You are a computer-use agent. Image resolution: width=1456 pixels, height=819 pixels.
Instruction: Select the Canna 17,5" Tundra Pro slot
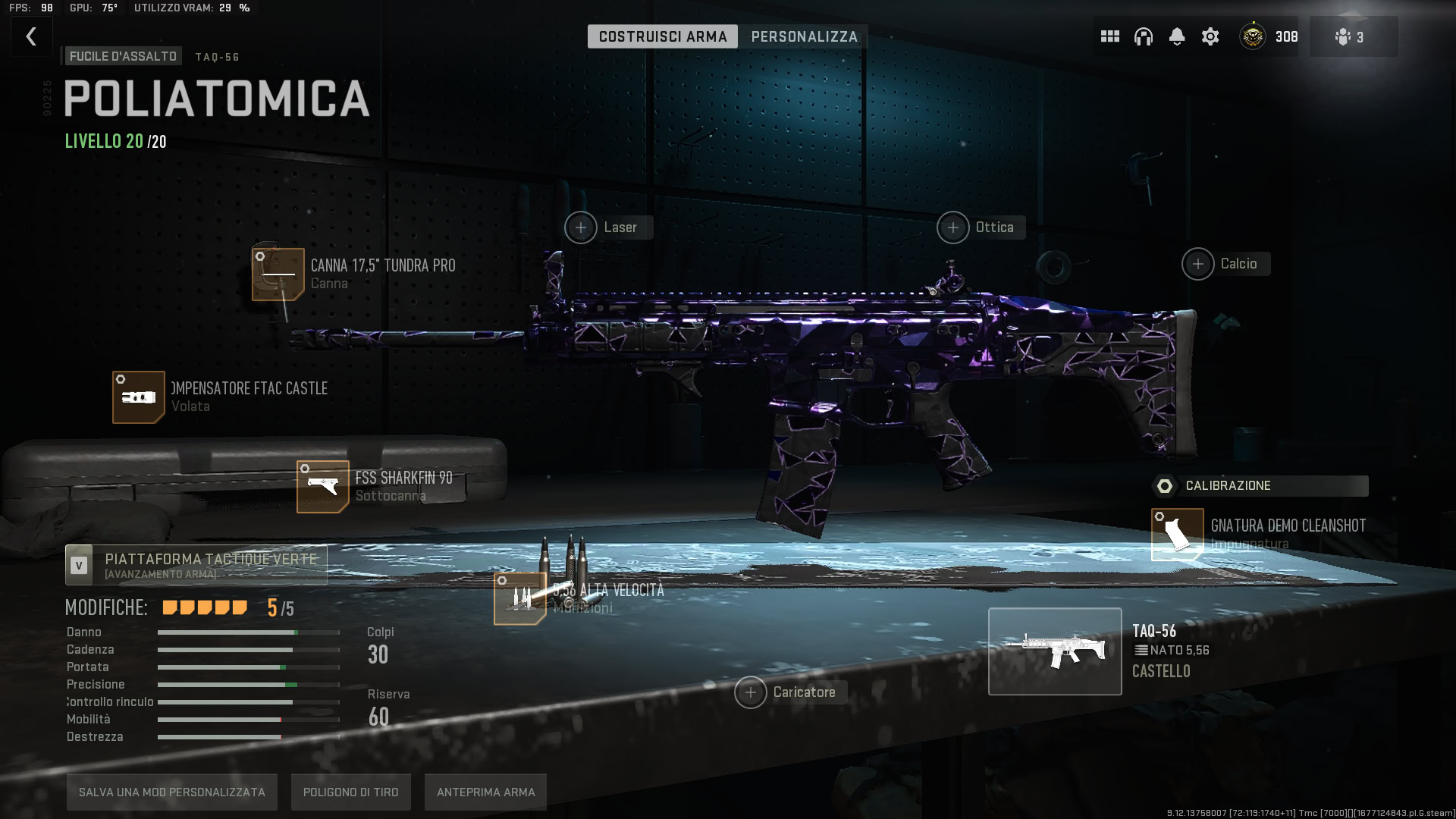[278, 274]
